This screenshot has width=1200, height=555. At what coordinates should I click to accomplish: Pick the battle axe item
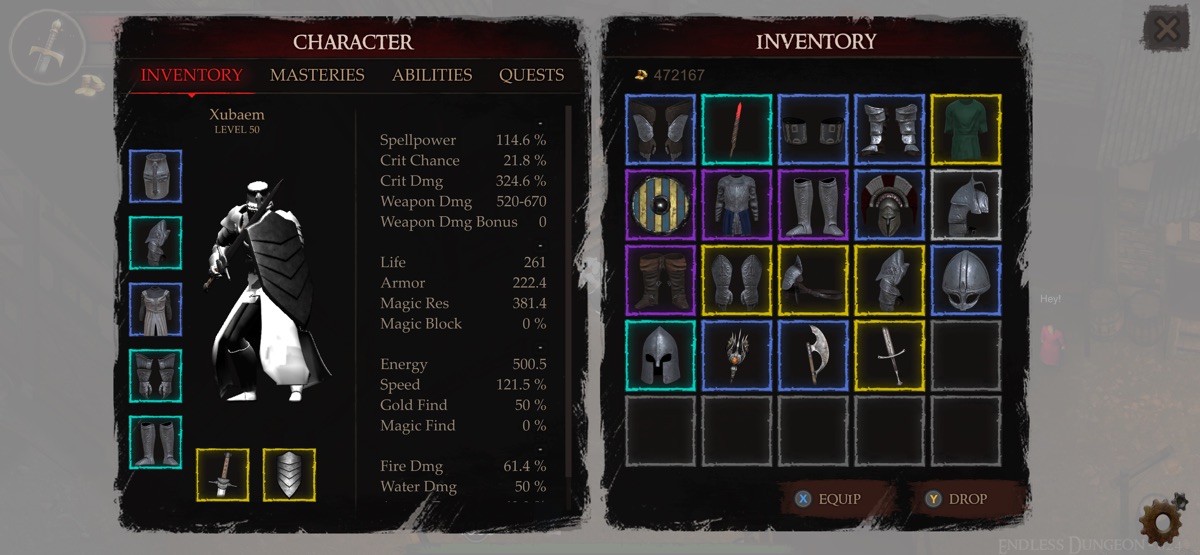[x=813, y=354]
